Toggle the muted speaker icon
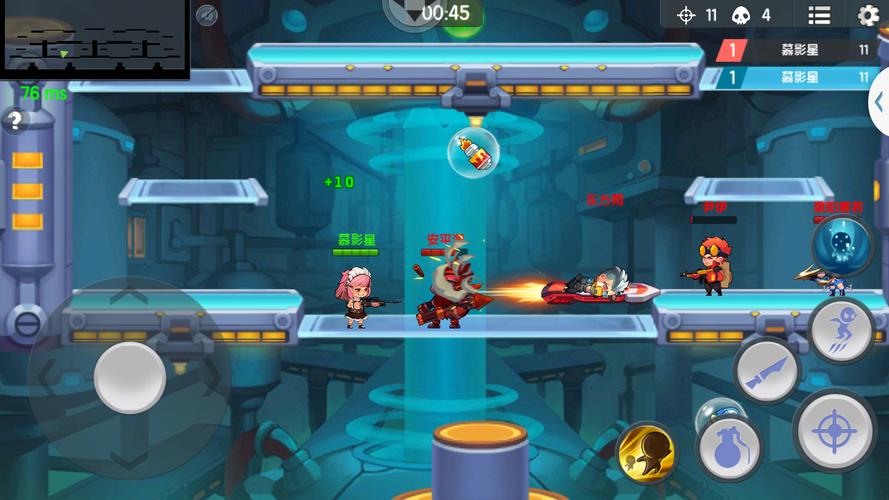The height and width of the screenshot is (500, 889). click(x=207, y=15)
